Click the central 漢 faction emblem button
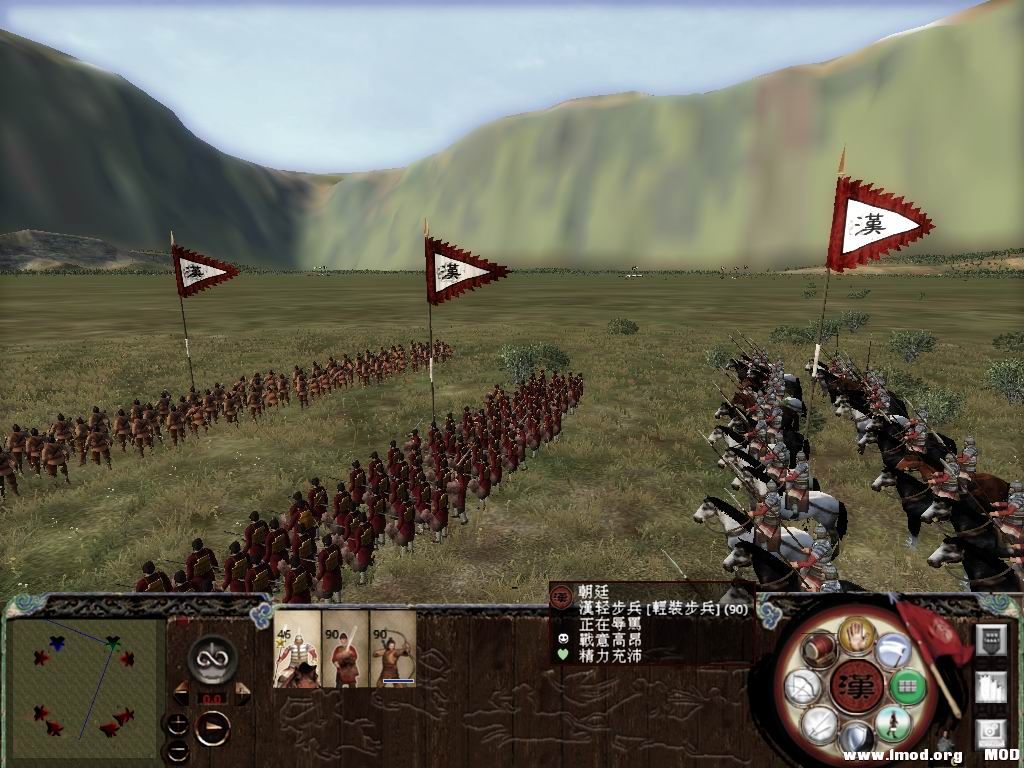Viewport: 1024px width, 768px height. coord(856,687)
